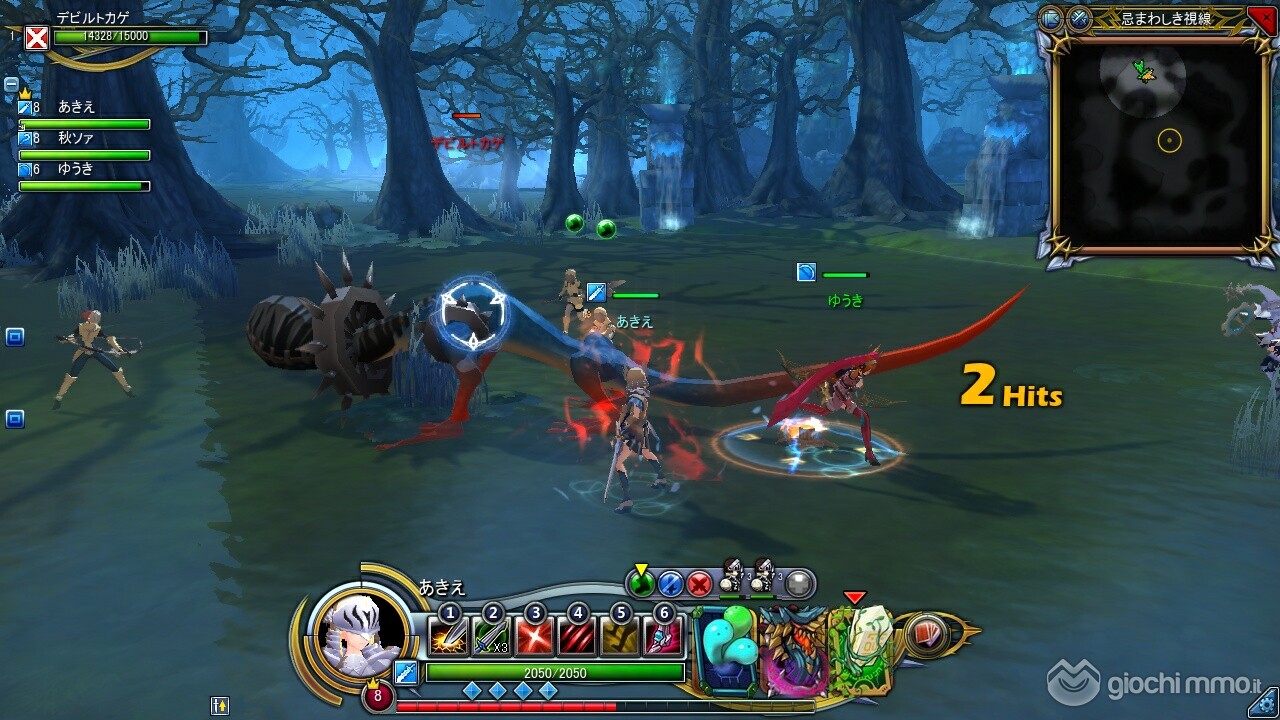1280x720 pixels.
Task: Select party member ゆうき in the list
Action: click(76, 169)
